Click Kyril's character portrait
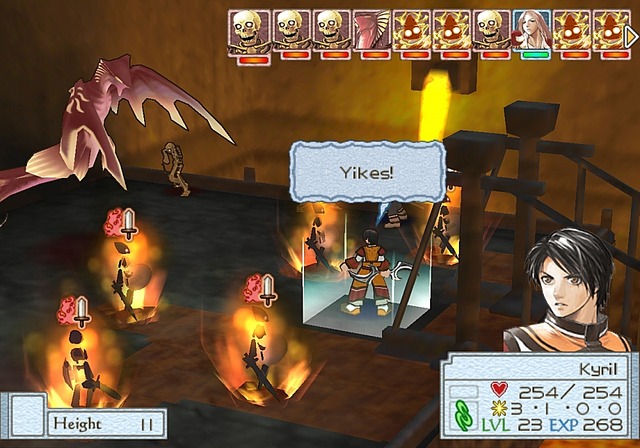The image size is (640, 448). click(x=569, y=290)
